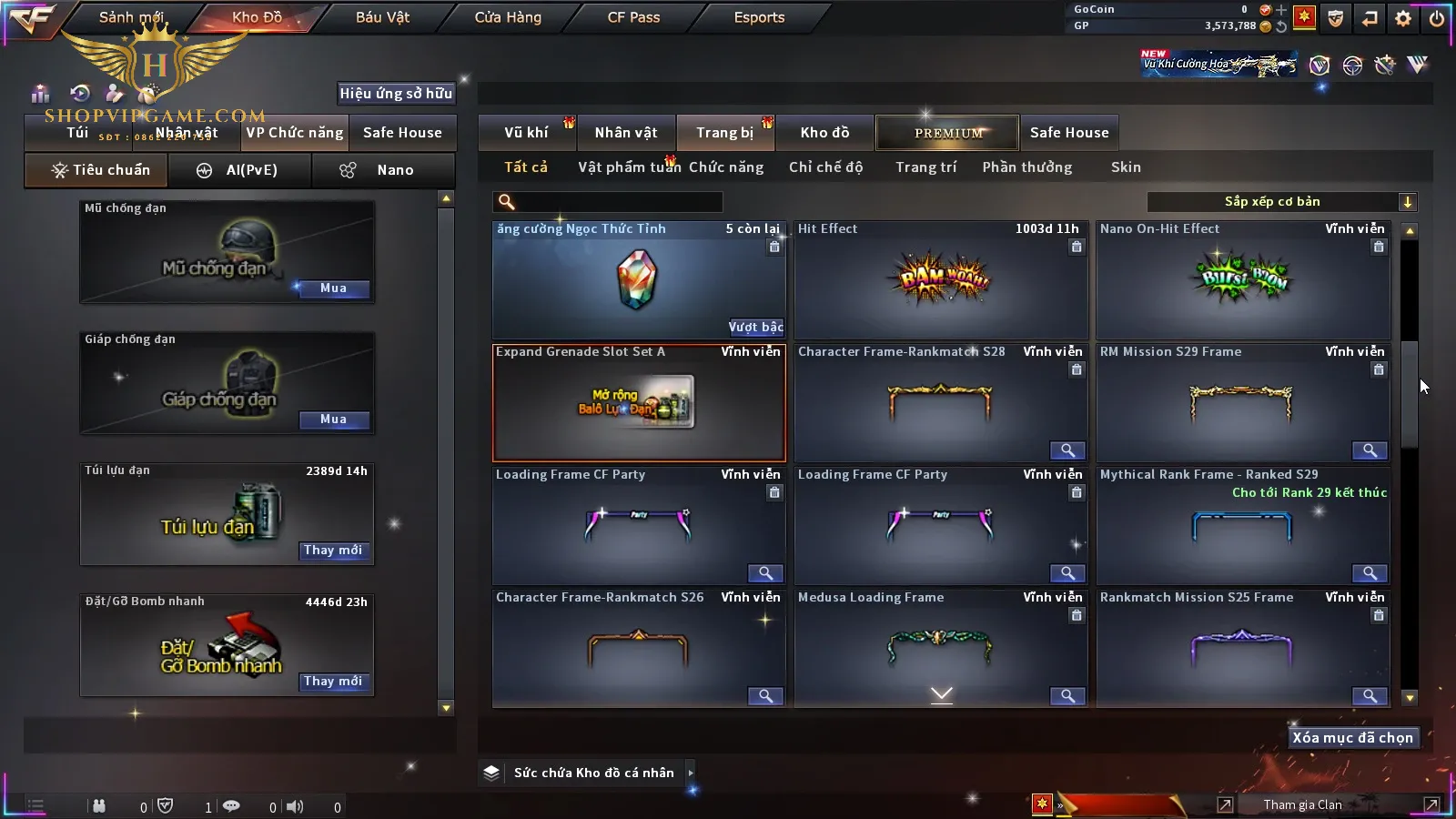Switch to the AI(PvE) loadout tab

[239, 170]
